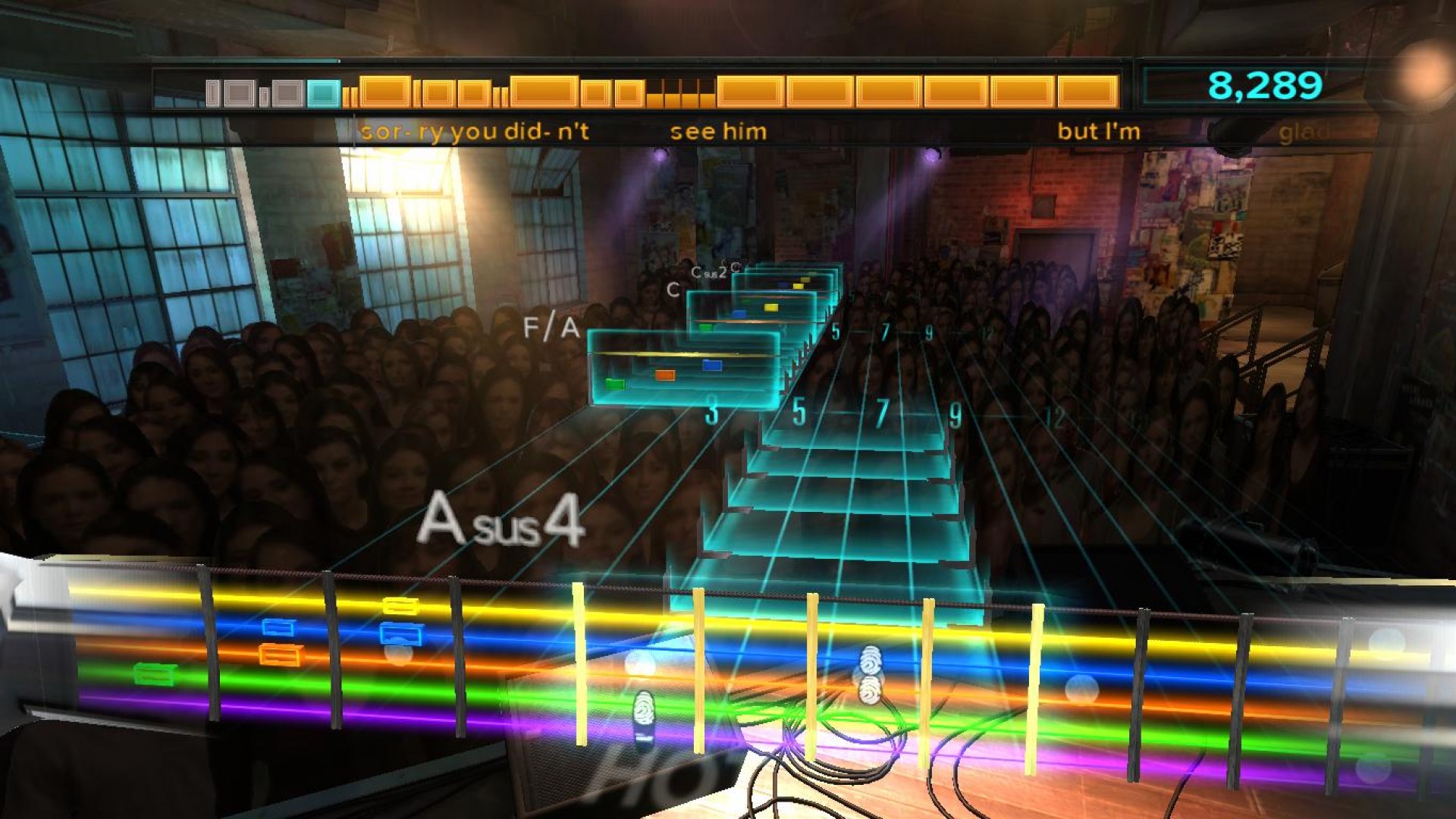Expand the Csus2 chord label

[711, 273]
